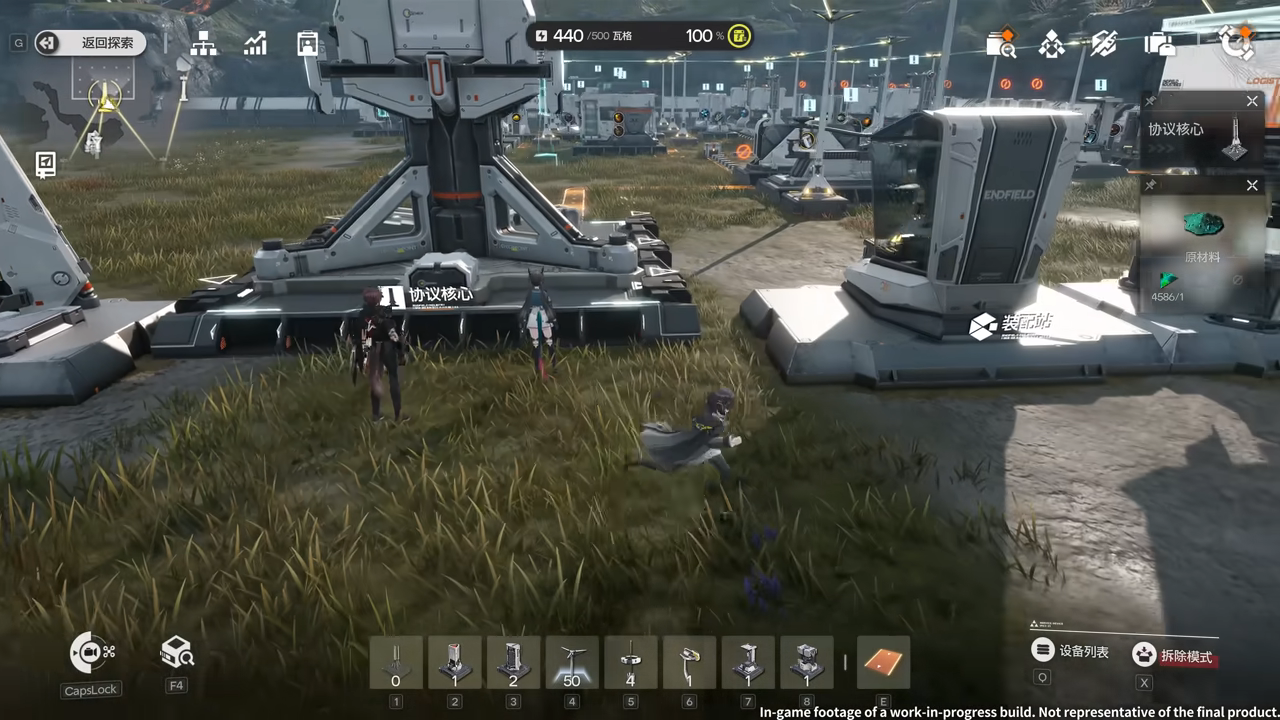Unpin the 协议核心 panel pin icon
Image resolution: width=1280 pixels, height=720 pixels.
click(x=1151, y=101)
